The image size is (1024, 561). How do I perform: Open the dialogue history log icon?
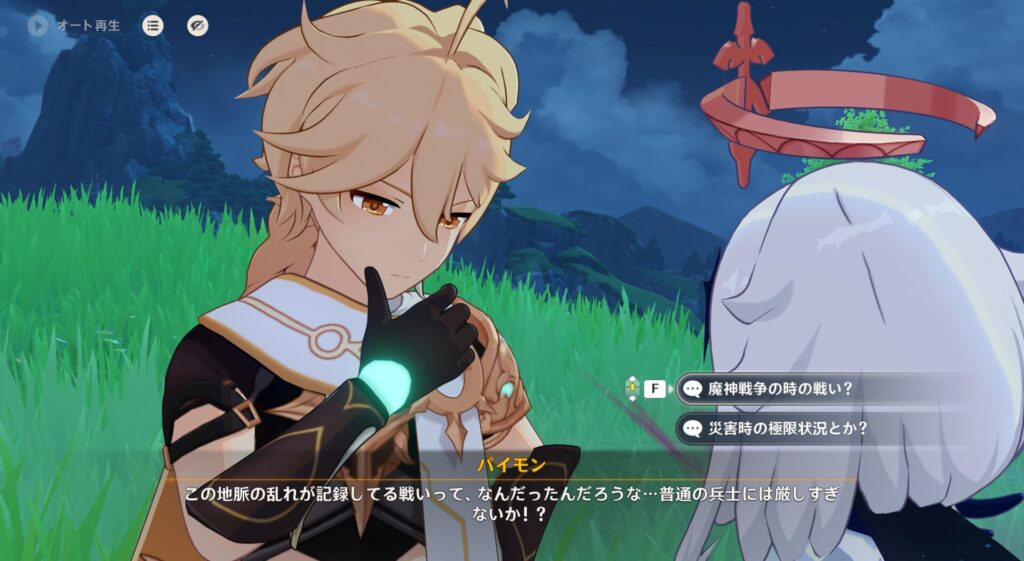pyautogui.click(x=153, y=26)
